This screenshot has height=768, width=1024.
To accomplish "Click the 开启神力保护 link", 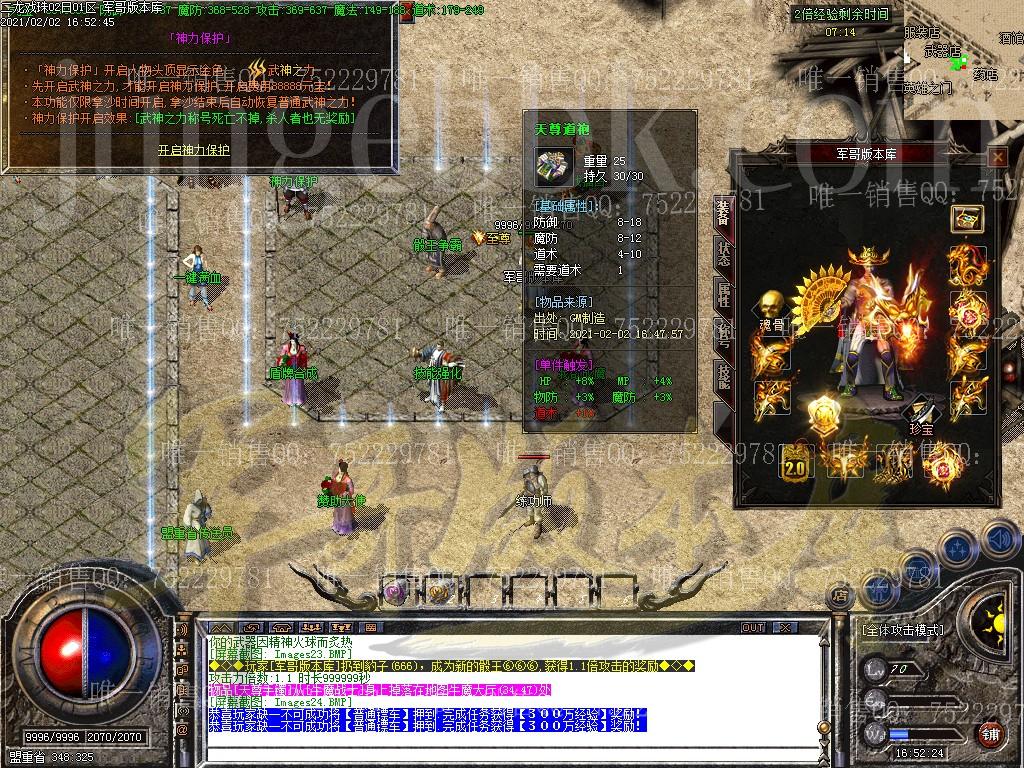I will tap(193, 150).
